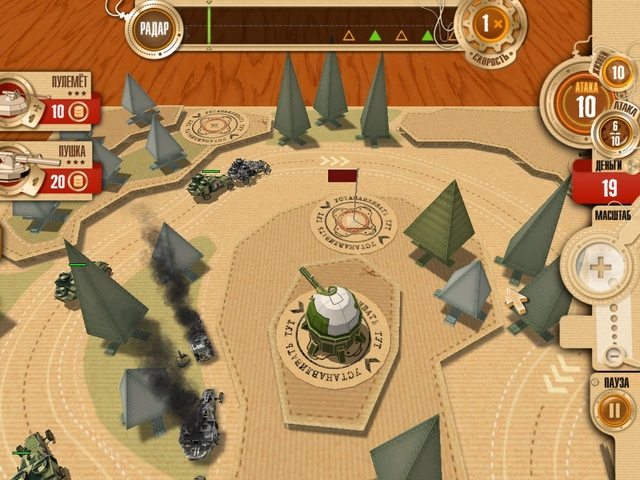Image resolution: width=640 pixels, height=480 pixels.
Task: Zoom in with the plus button
Action: (x=598, y=267)
